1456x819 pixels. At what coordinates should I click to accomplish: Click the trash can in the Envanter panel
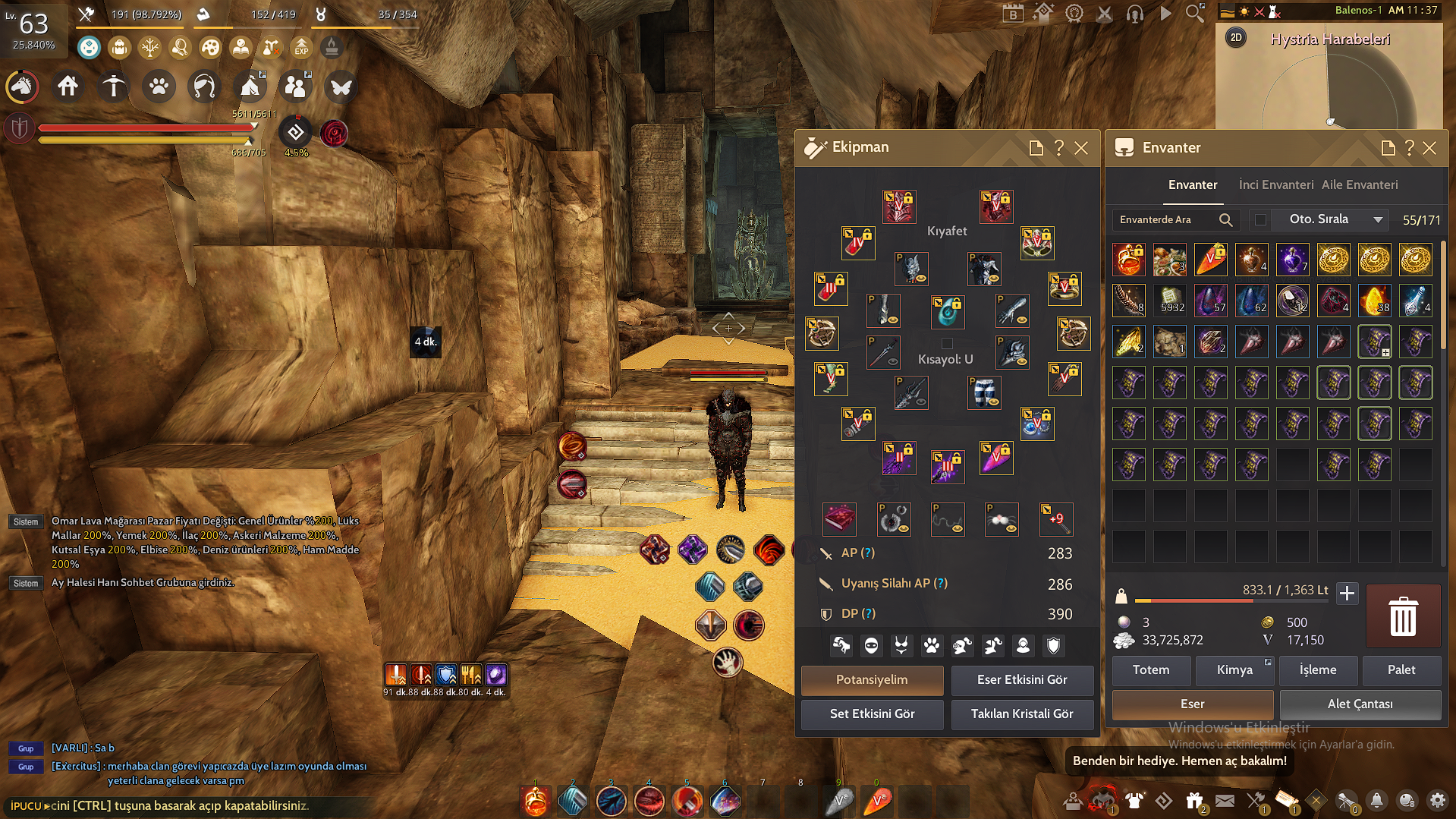point(1402,616)
